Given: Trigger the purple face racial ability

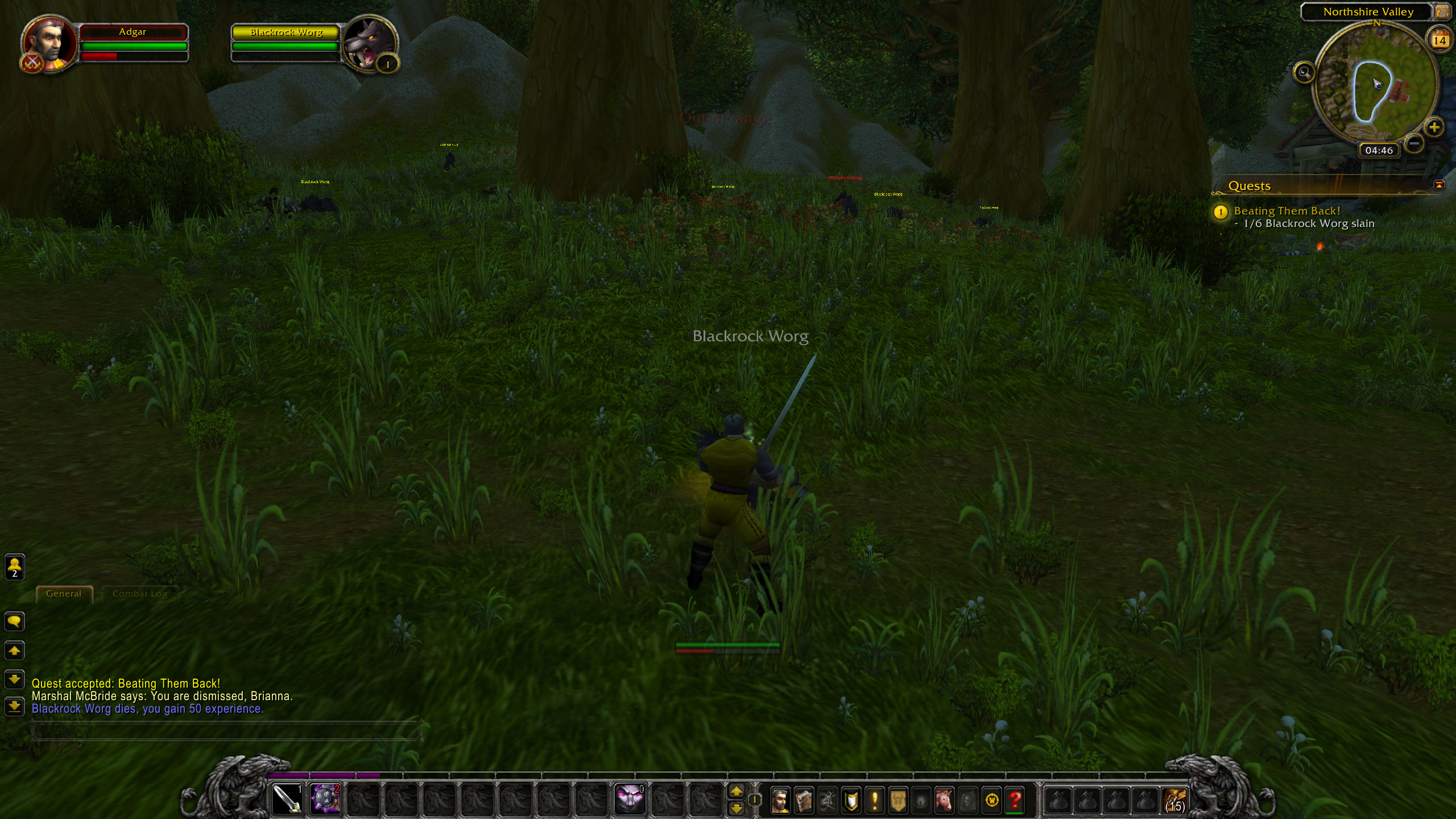Looking at the screenshot, I should [630, 799].
